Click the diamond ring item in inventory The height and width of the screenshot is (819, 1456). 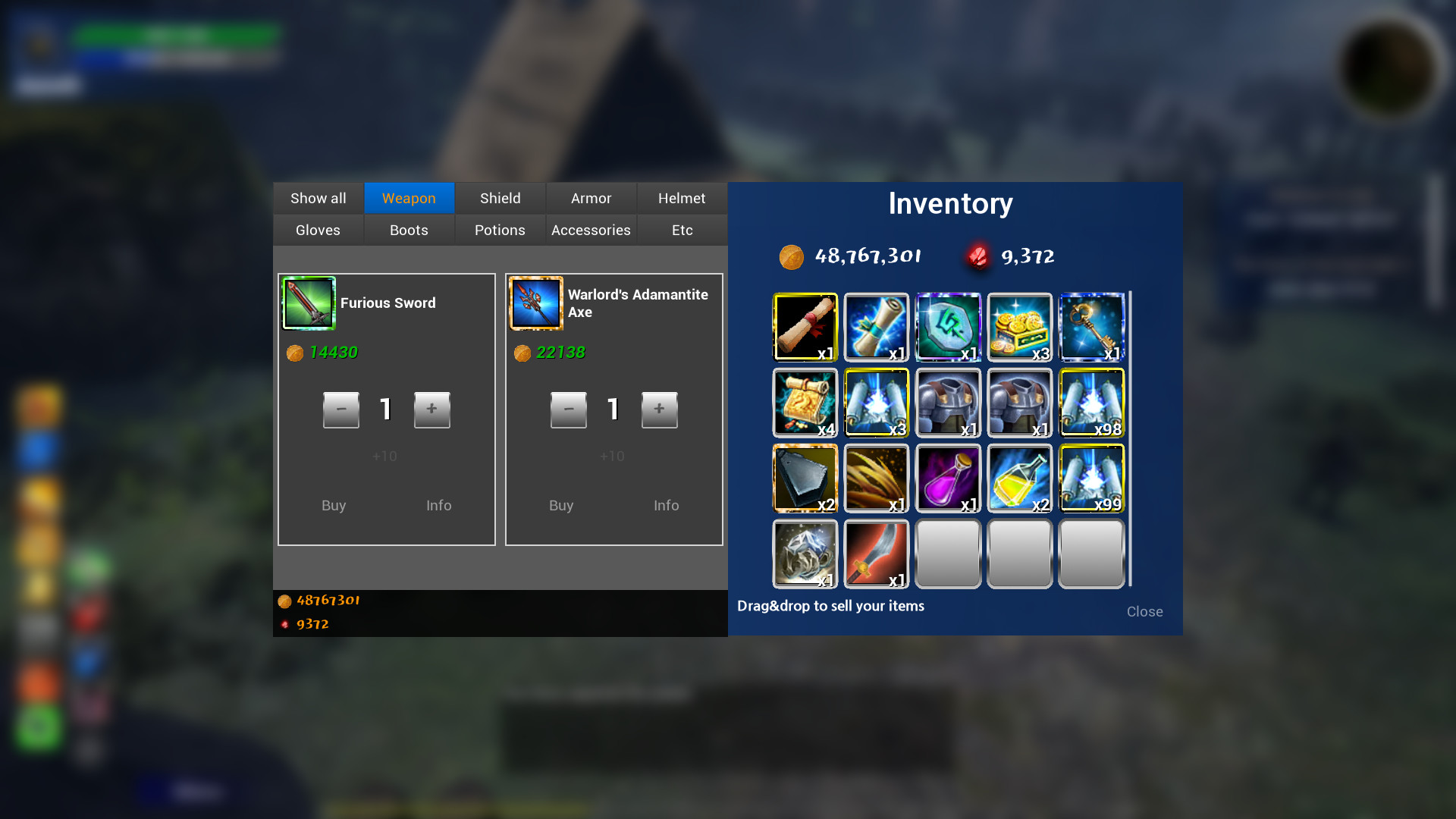pos(804,554)
